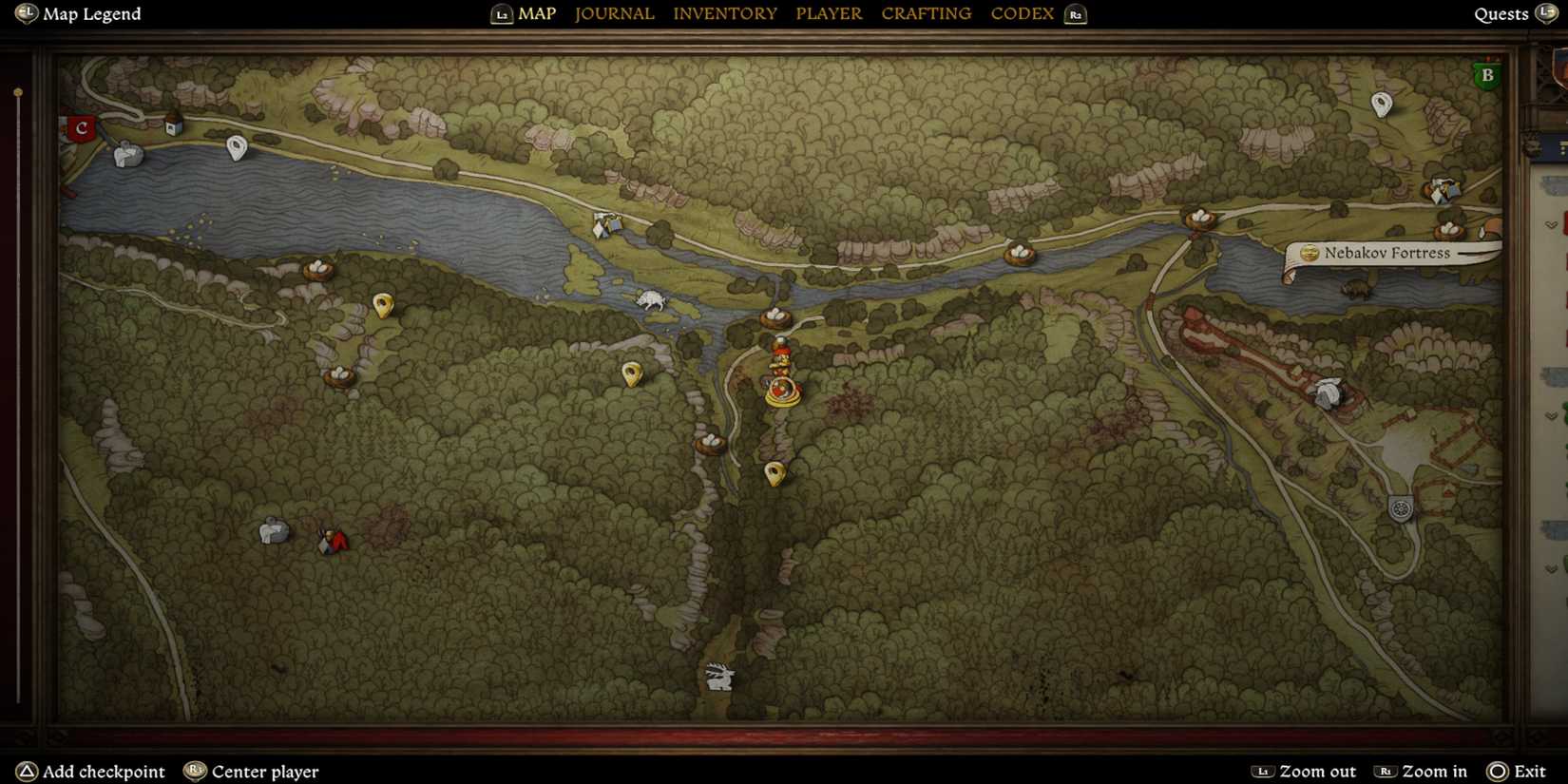Select the gold coin icon on the Nebakov Fortress banner
Screen dimensions: 1568x784
tap(1310, 253)
